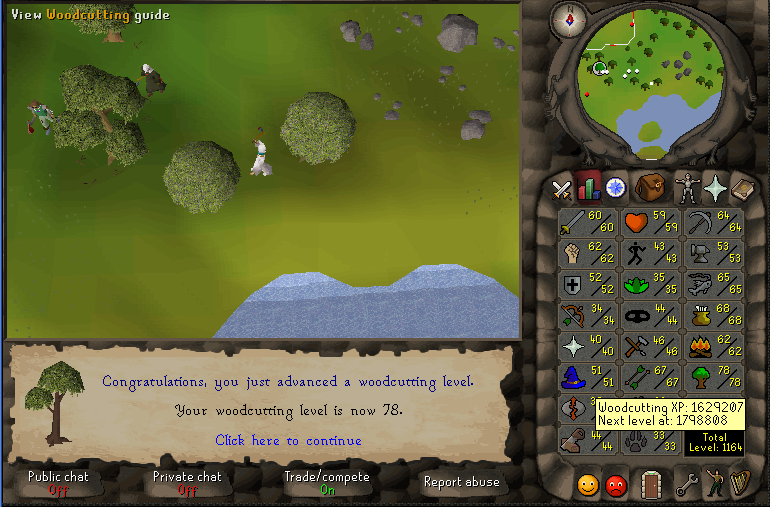Screen dimensions: 770x507
Task: Change the Trade/compete setting
Action: [x=327, y=482]
